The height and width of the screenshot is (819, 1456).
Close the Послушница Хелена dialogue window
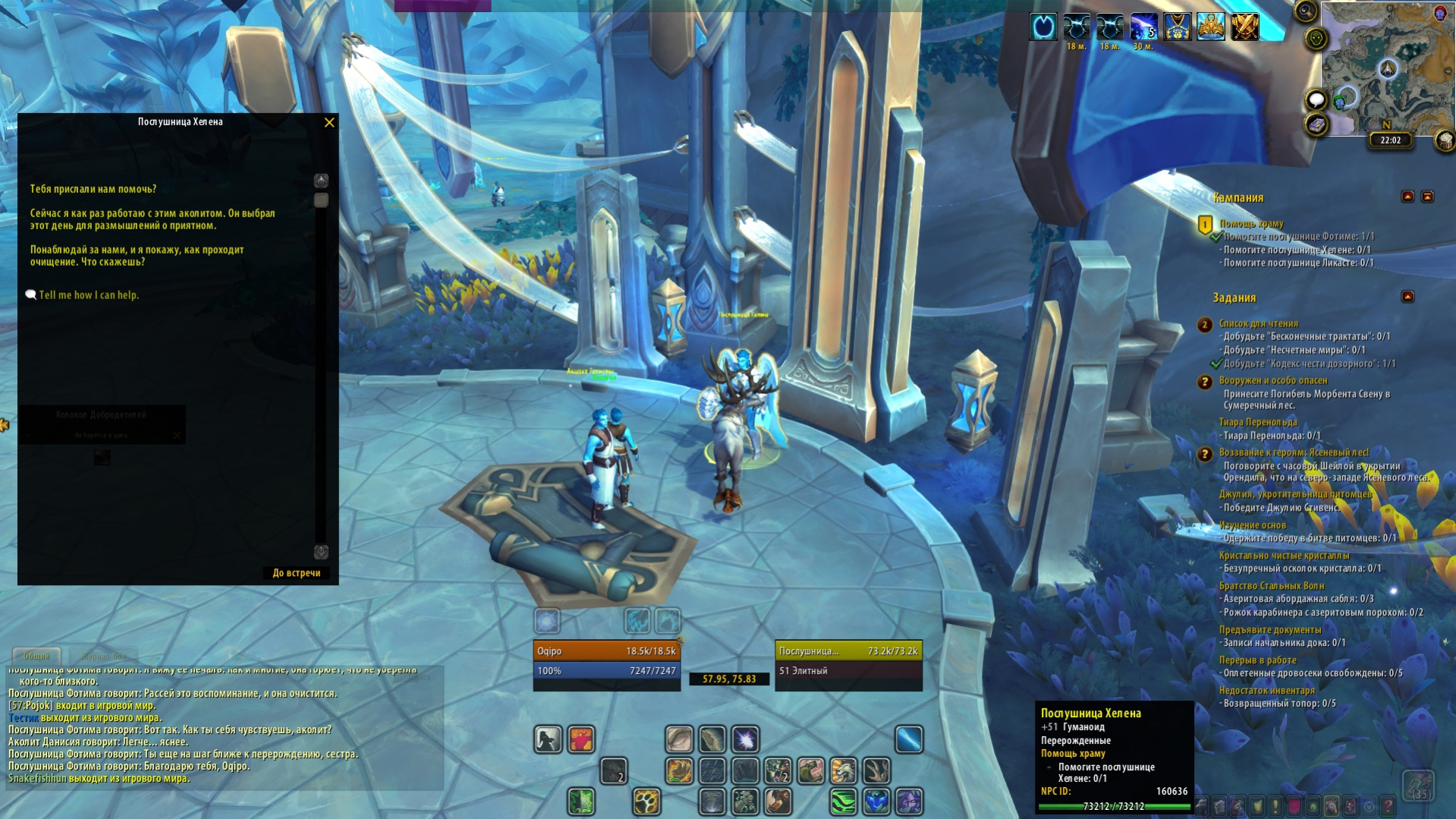click(329, 122)
